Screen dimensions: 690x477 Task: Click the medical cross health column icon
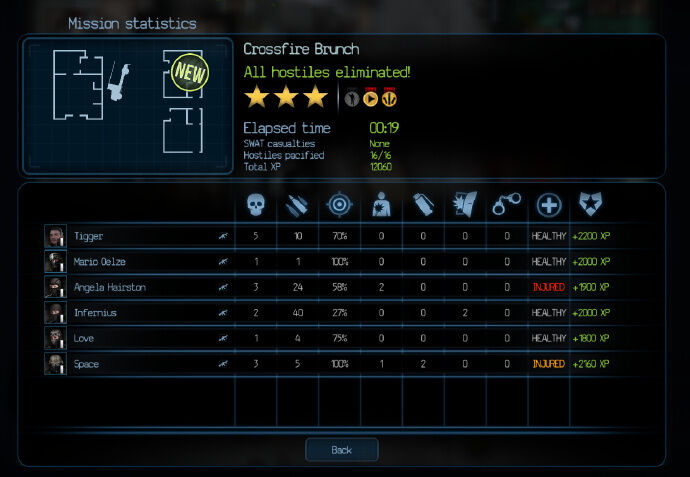coord(549,205)
